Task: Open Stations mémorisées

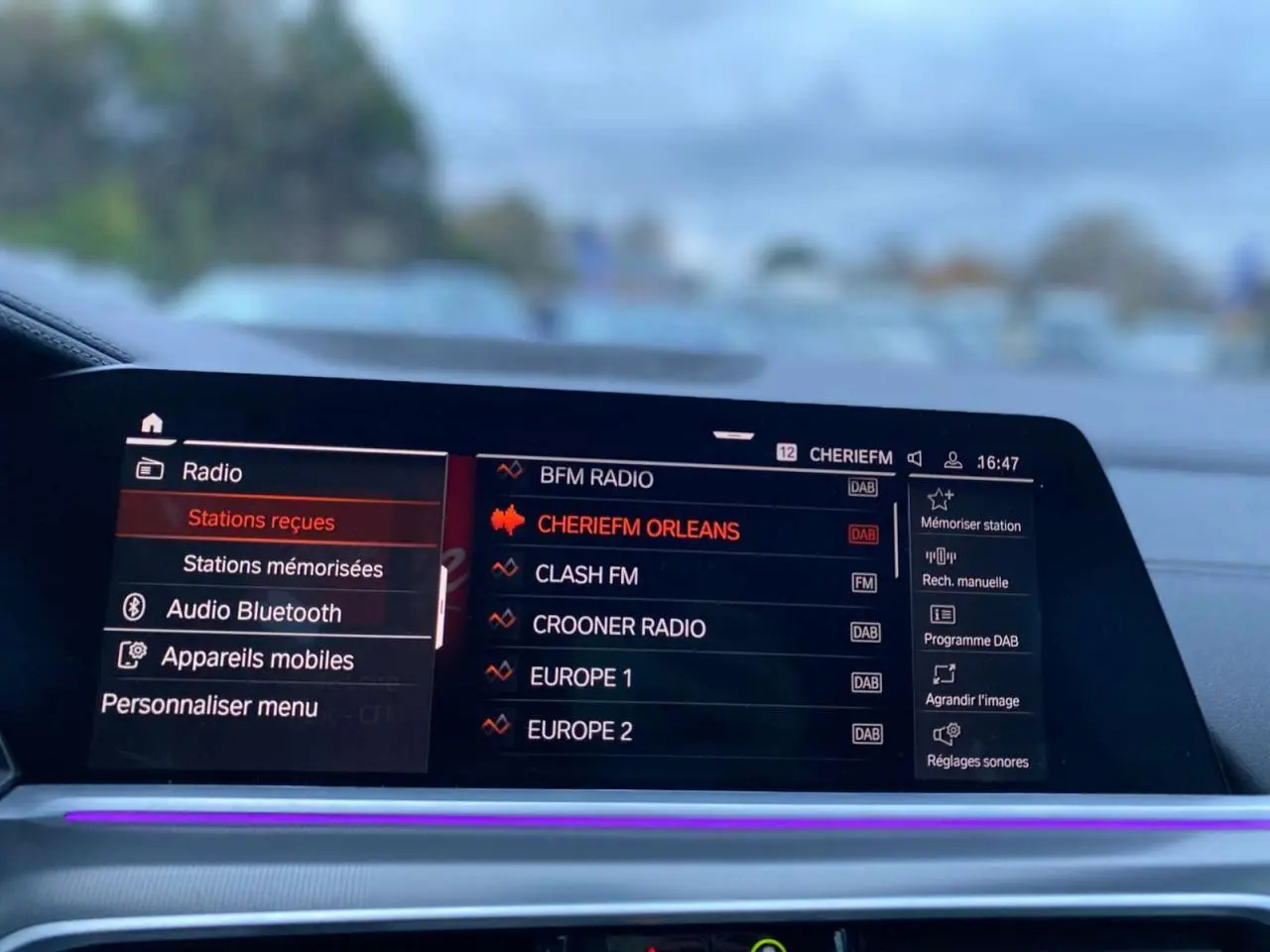Action: (x=284, y=566)
